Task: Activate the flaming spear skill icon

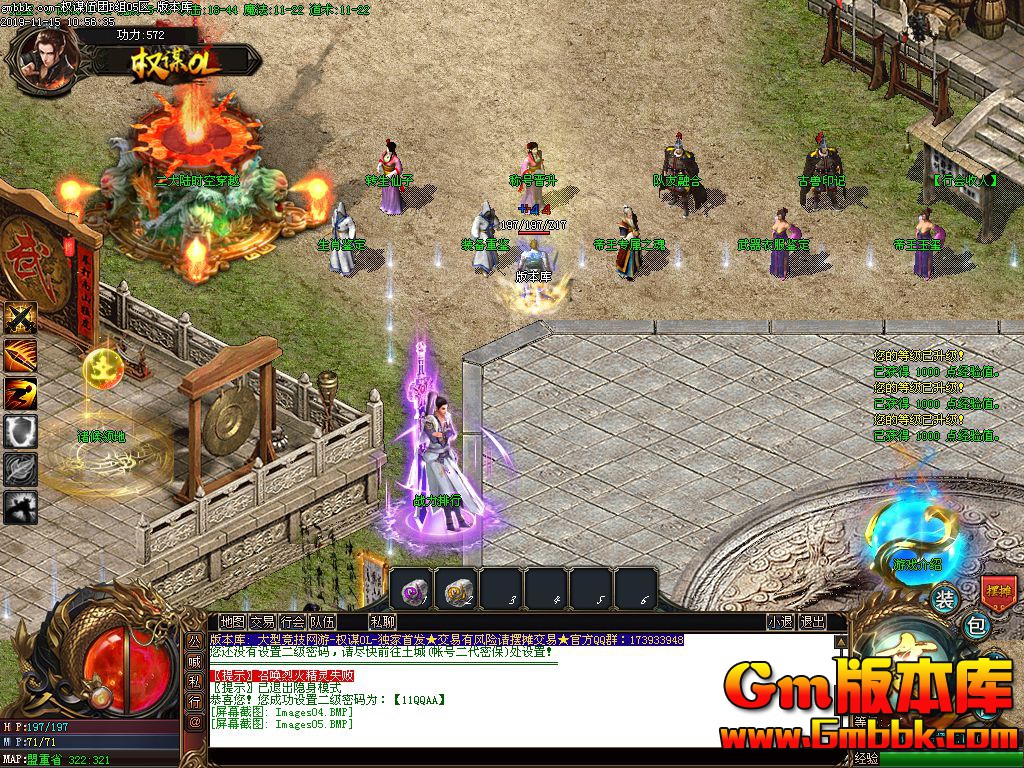Action: (x=20, y=355)
